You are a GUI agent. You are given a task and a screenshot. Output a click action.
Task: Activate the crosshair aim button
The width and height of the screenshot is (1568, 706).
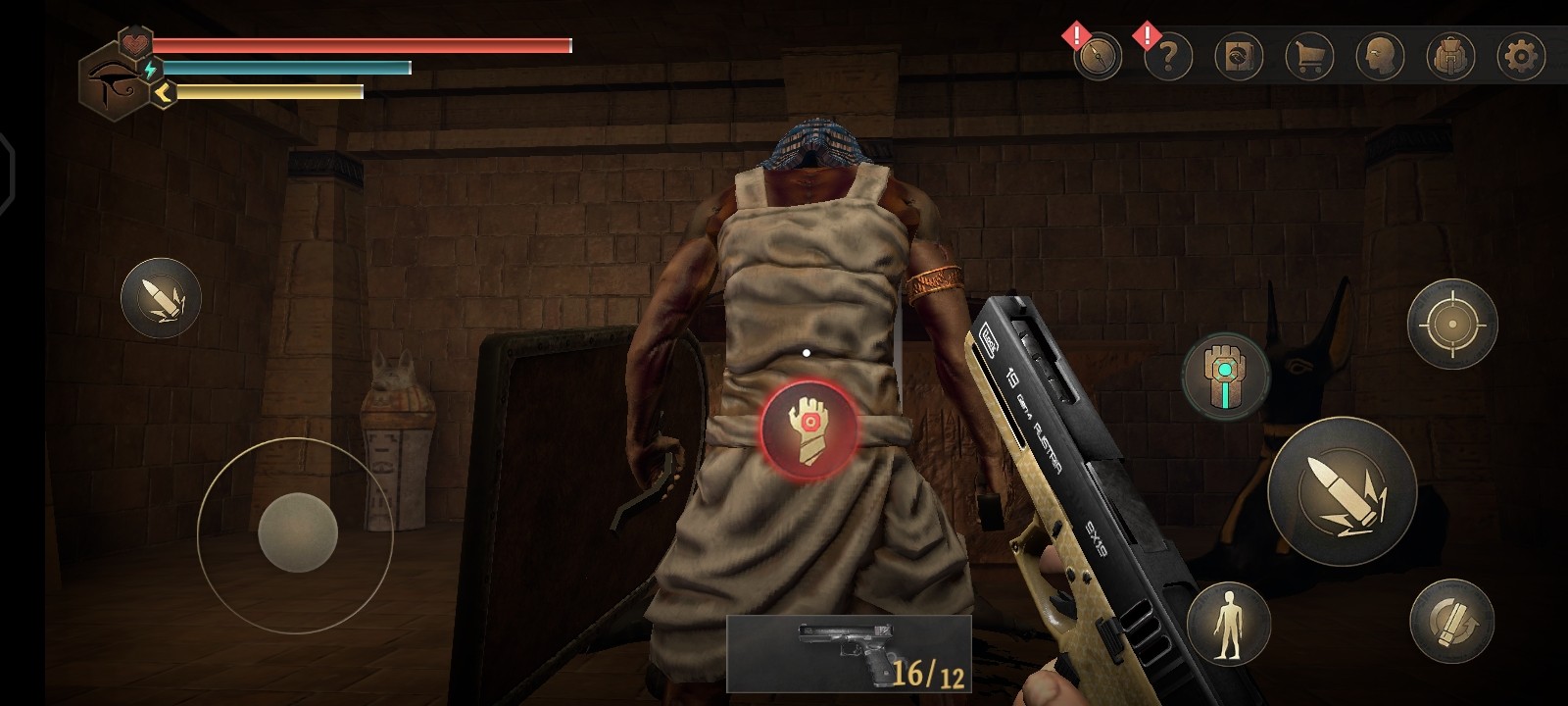point(1451,324)
